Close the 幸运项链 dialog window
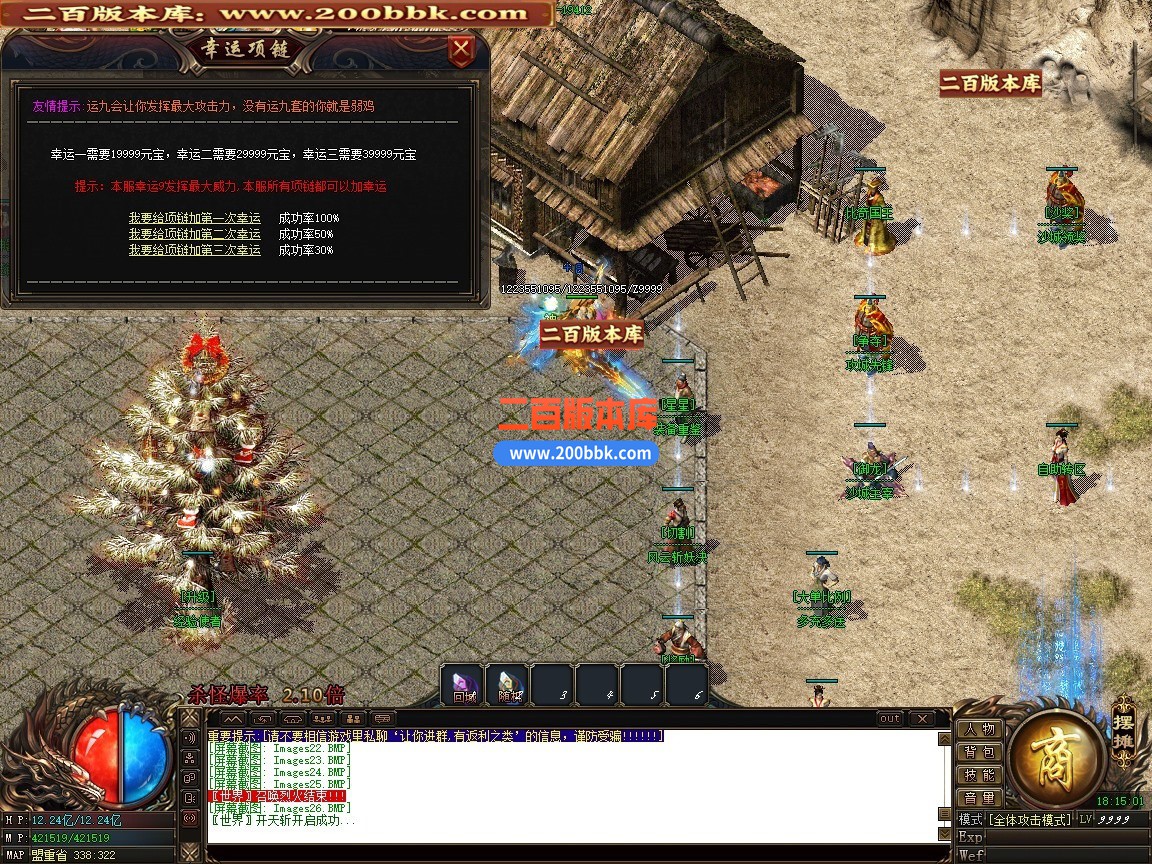The image size is (1152, 864). (x=461, y=49)
